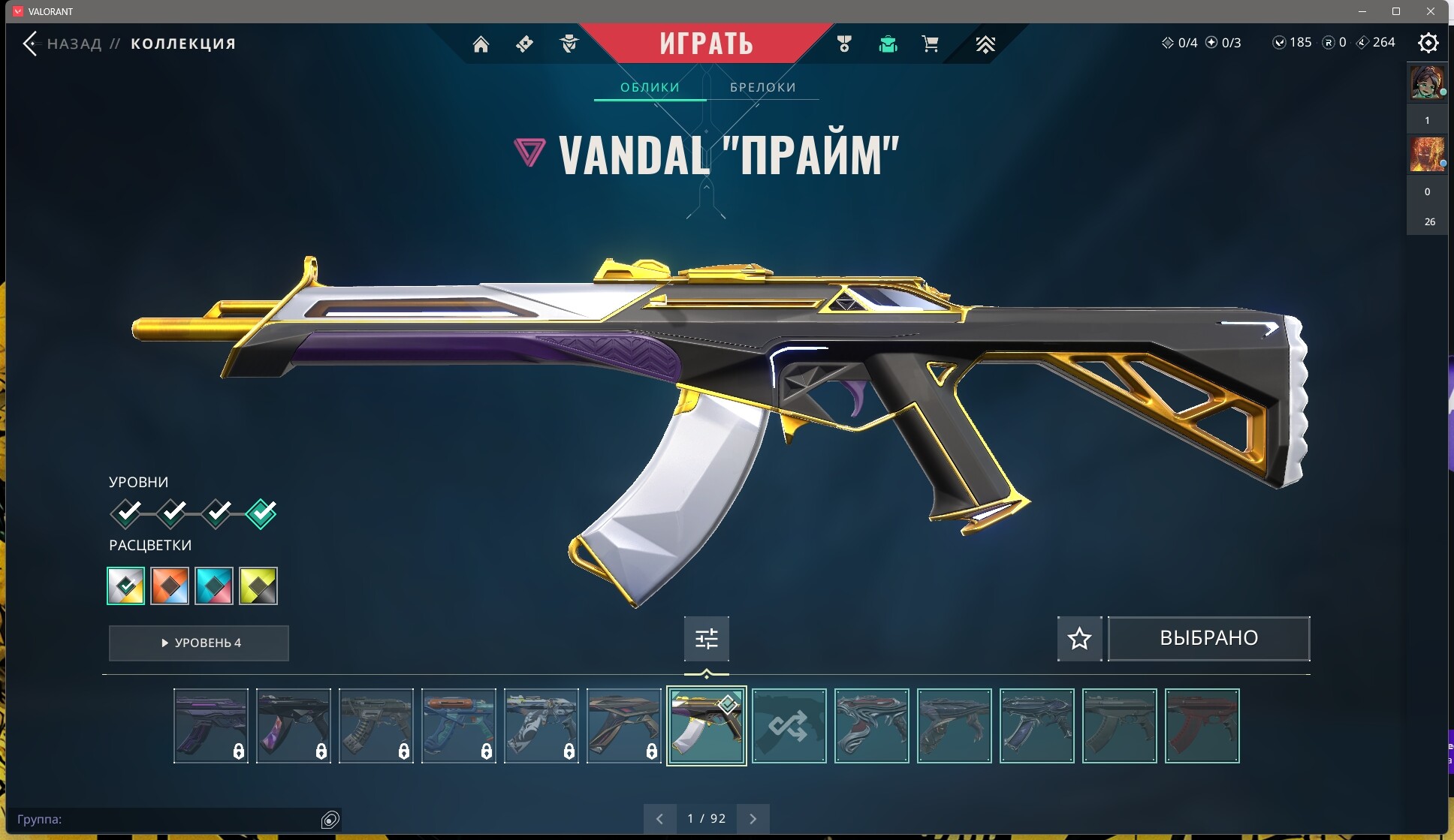Select the orange color swatch

point(170,586)
